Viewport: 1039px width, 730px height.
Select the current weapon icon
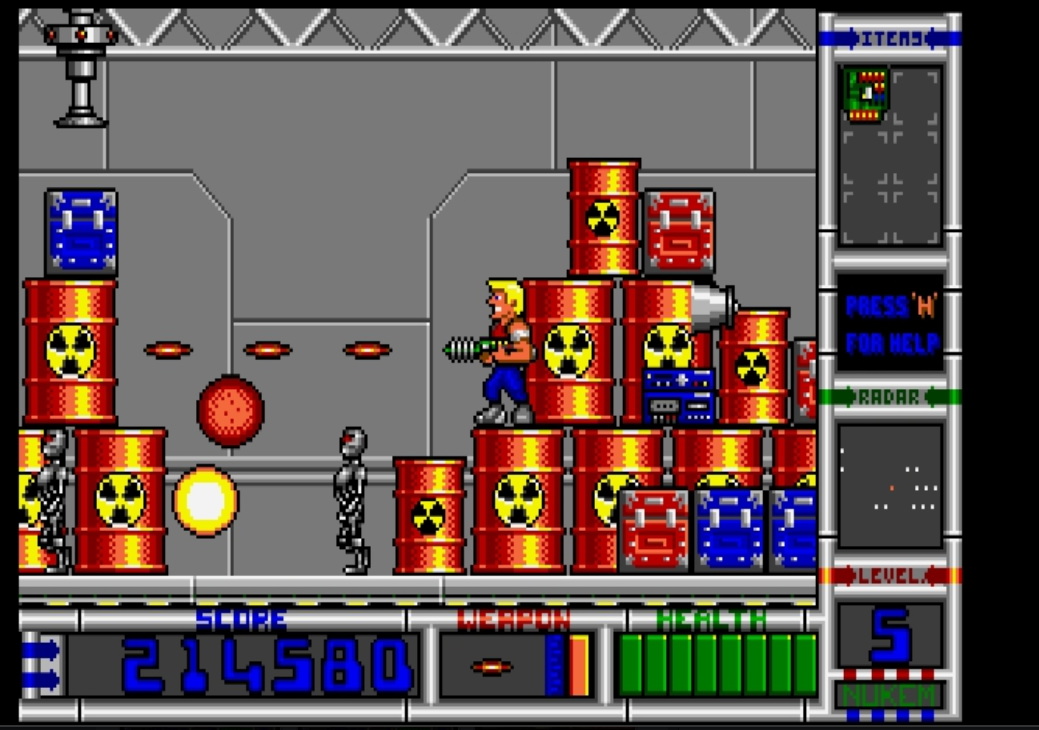click(x=491, y=667)
